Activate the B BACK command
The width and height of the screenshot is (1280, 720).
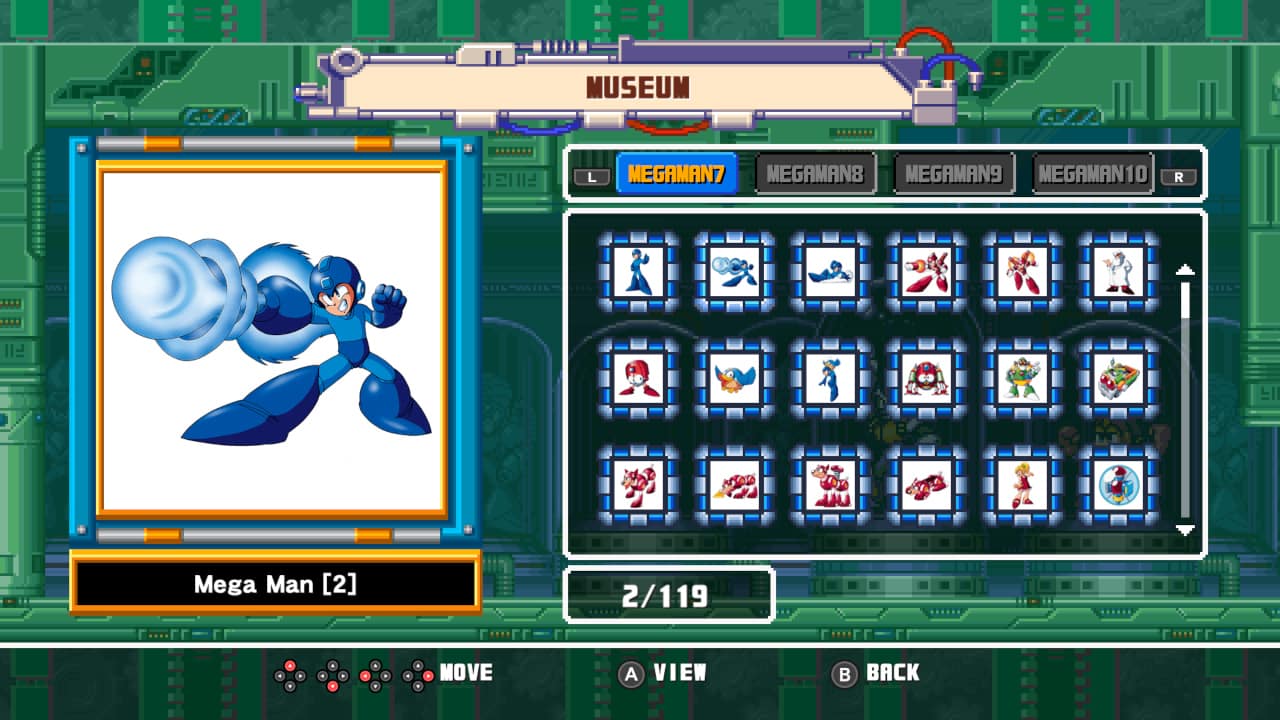[x=880, y=673]
